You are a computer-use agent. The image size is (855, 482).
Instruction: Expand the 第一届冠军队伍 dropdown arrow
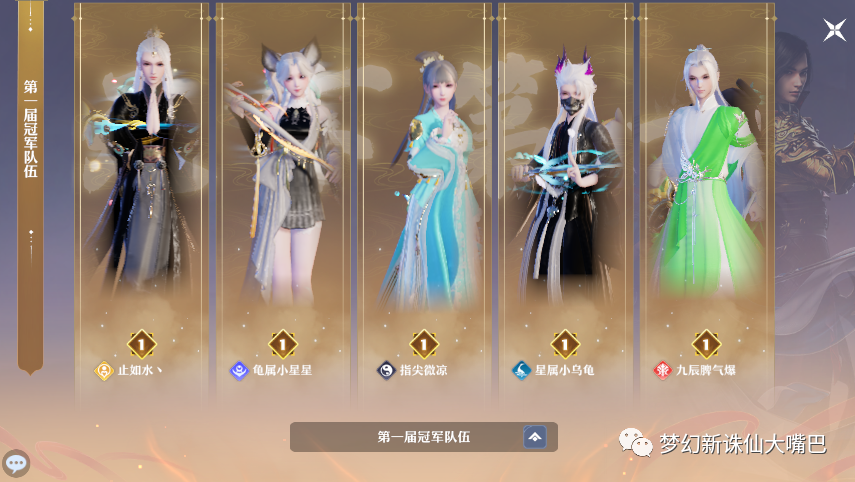click(535, 437)
